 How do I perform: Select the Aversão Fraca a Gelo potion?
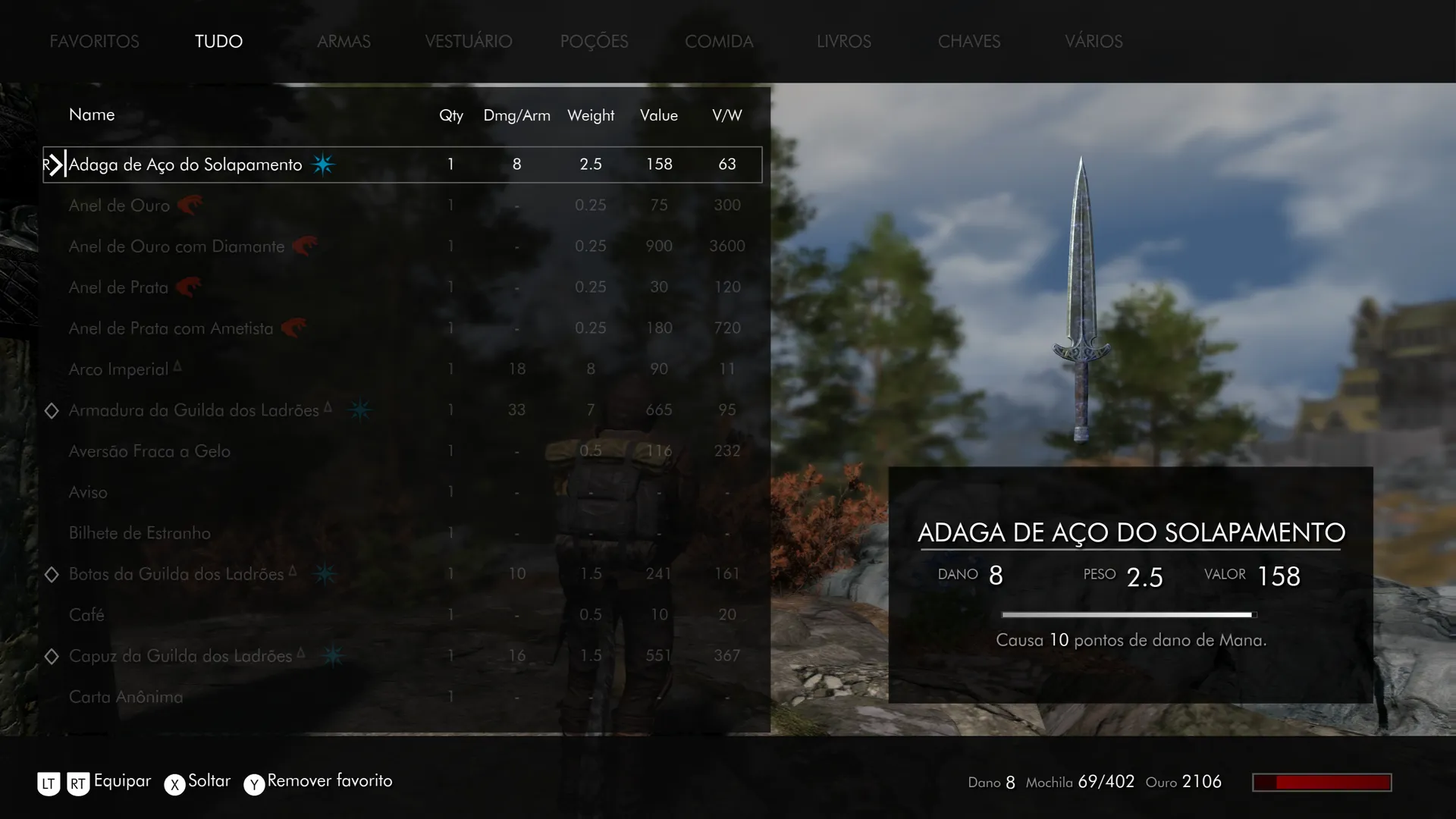pos(149,451)
